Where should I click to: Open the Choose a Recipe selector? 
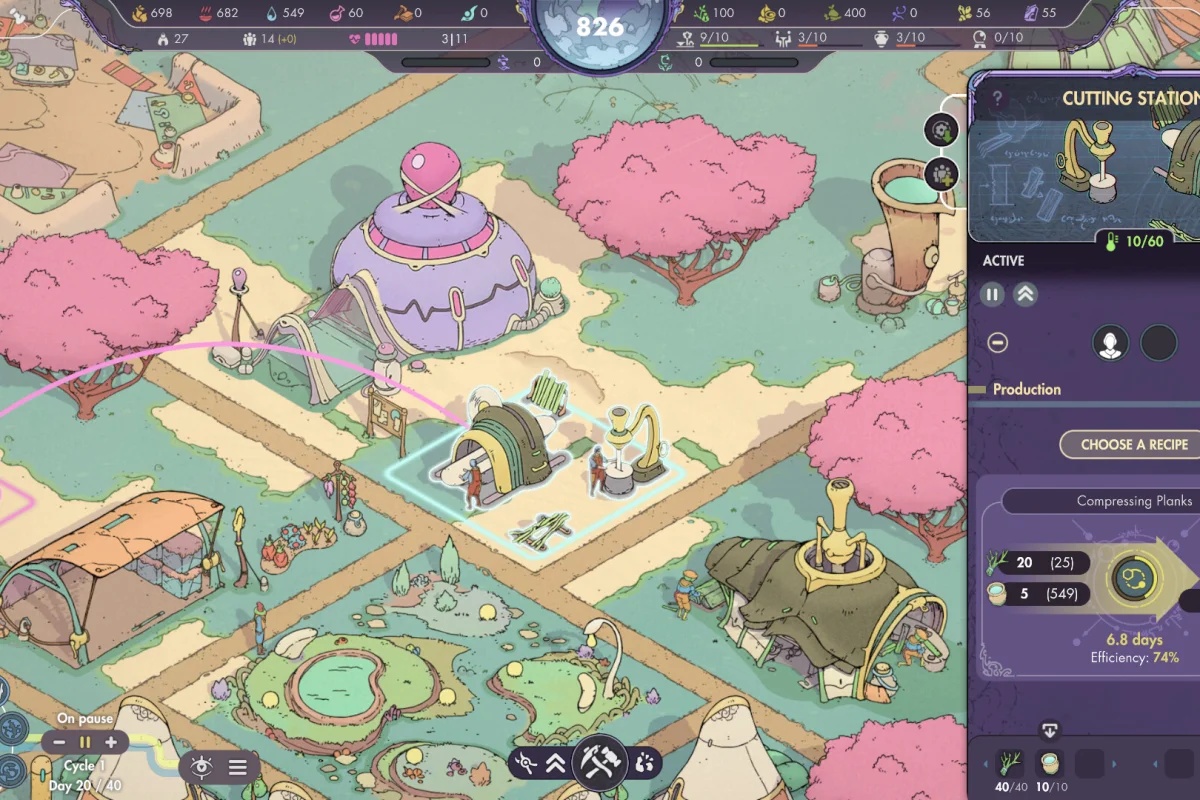click(1134, 445)
